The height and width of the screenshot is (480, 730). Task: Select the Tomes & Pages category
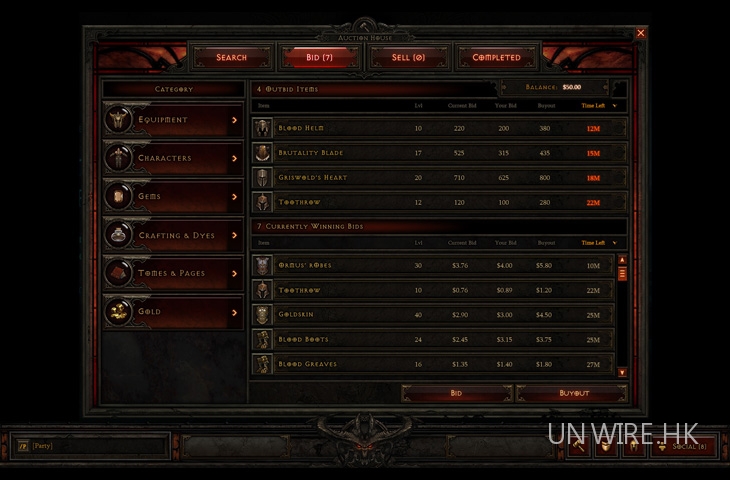[173, 273]
